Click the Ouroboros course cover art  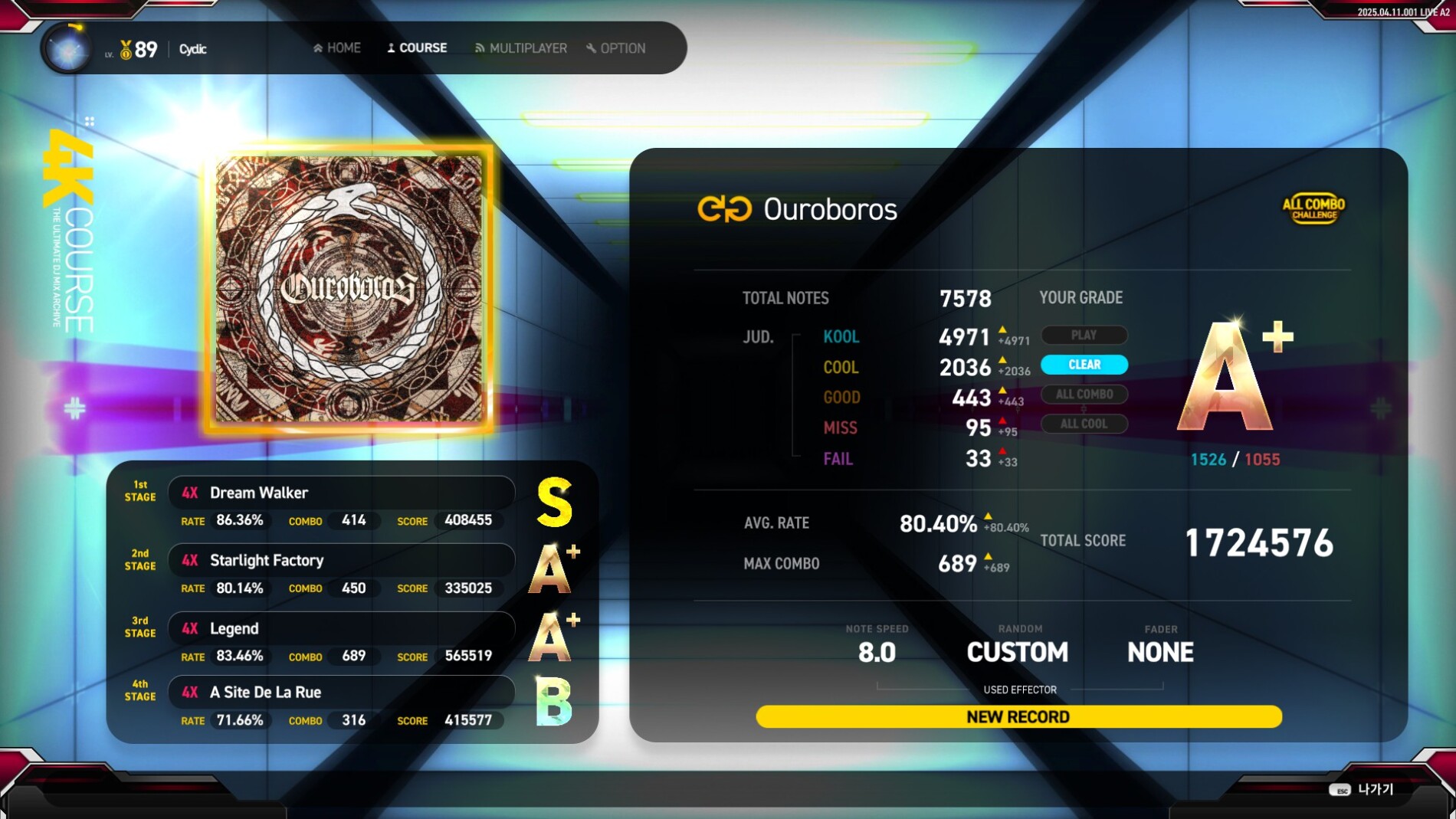pyautogui.click(x=349, y=289)
